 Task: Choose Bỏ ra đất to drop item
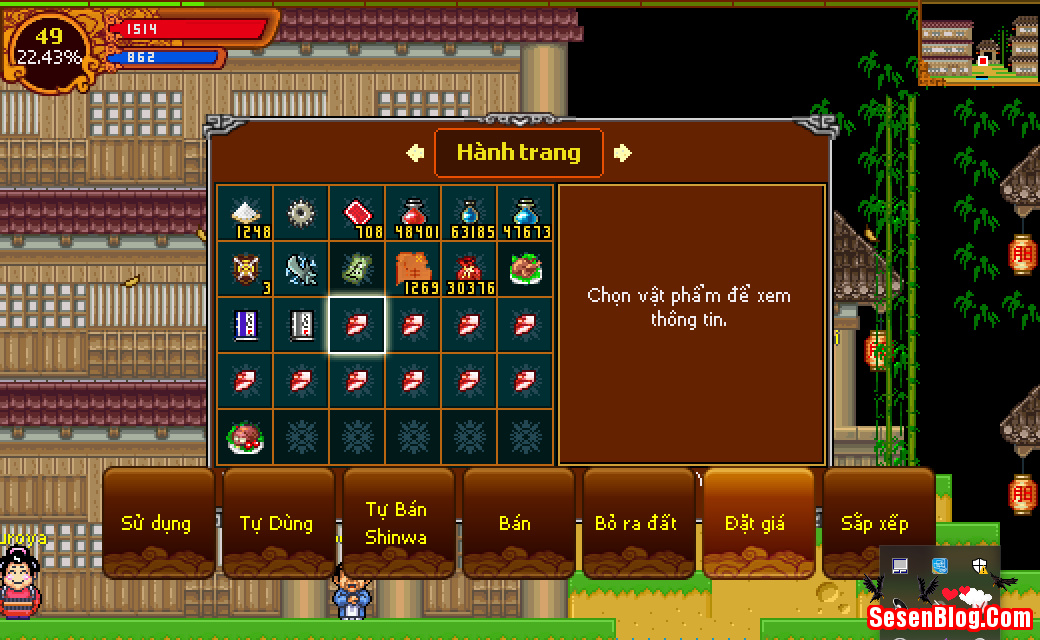point(636,523)
